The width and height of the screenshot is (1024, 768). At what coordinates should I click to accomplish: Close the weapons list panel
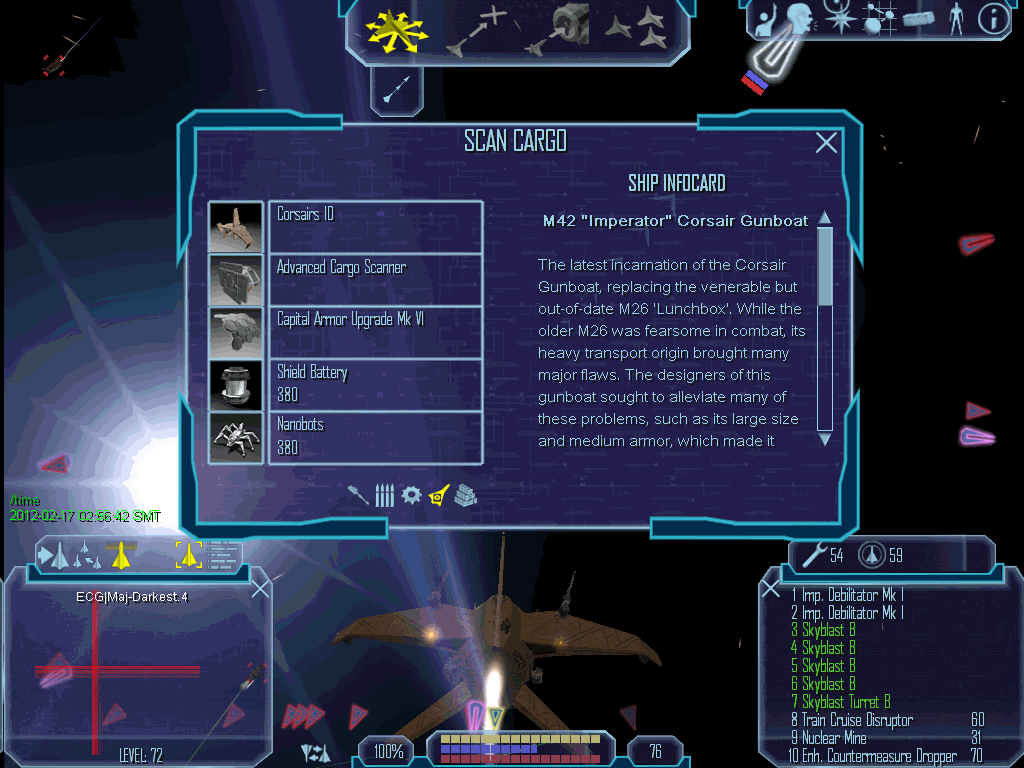[x=770, y=588]
